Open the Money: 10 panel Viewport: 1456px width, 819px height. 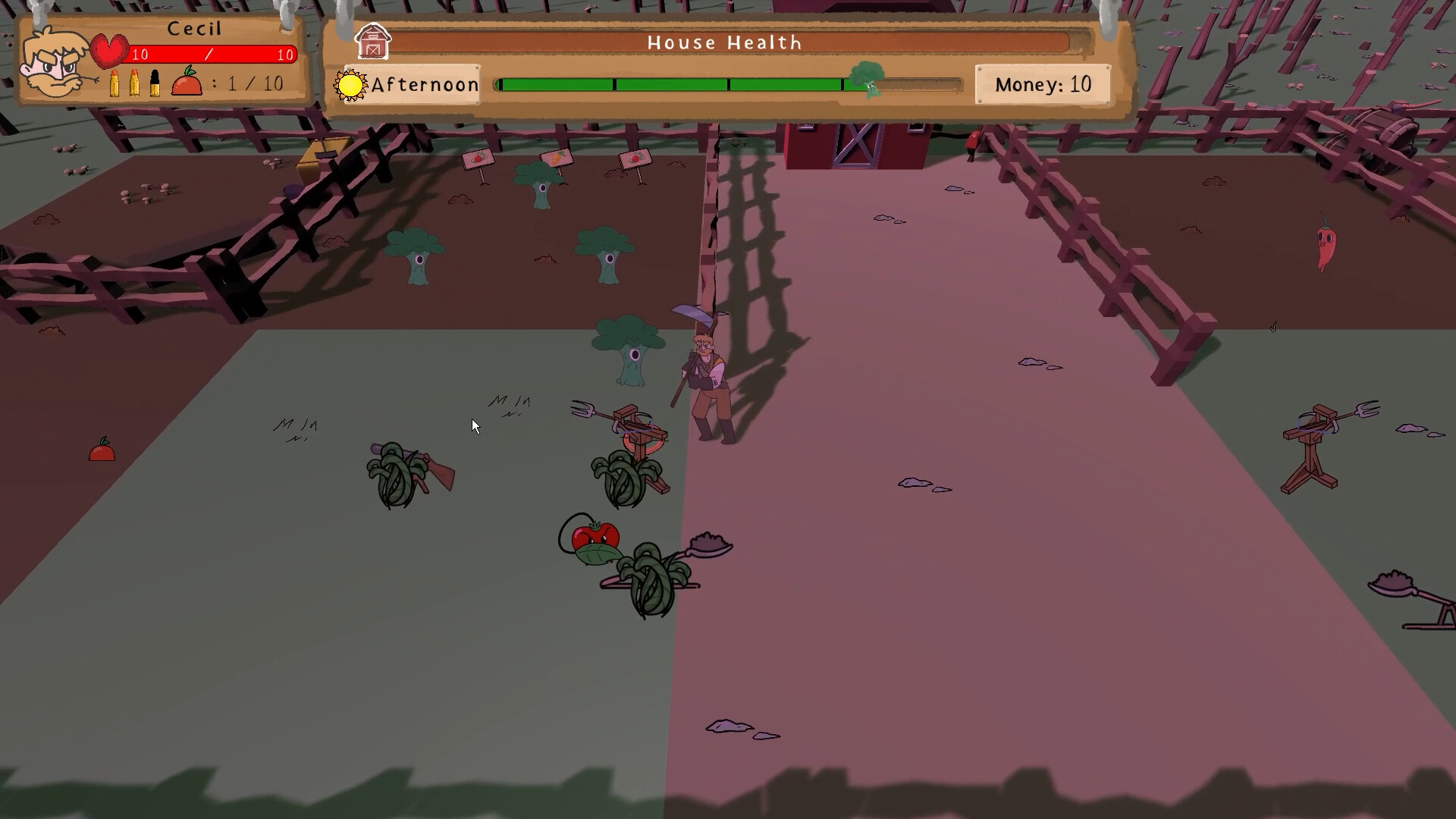(1044, 84)
